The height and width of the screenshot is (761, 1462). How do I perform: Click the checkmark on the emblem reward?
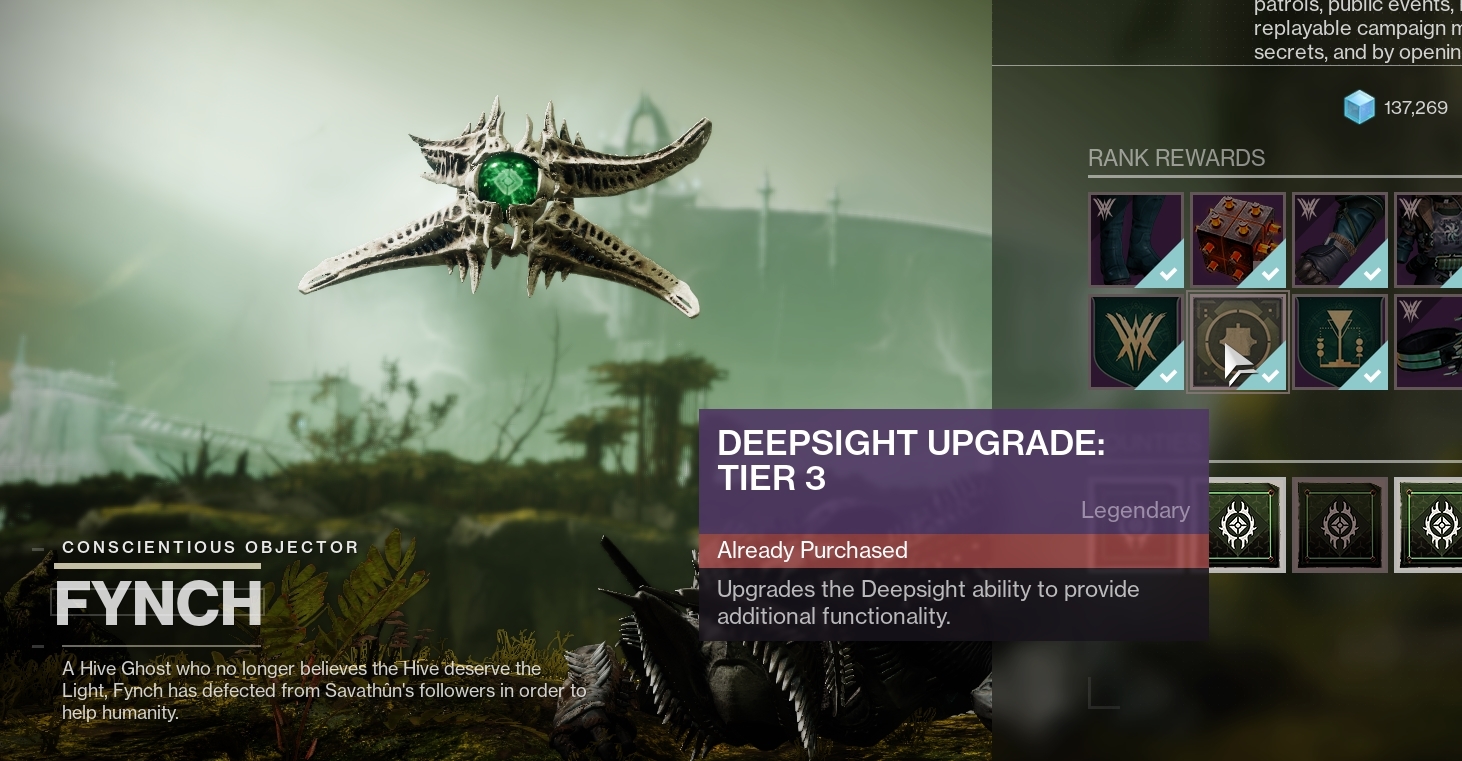[x=1168, y=375]
